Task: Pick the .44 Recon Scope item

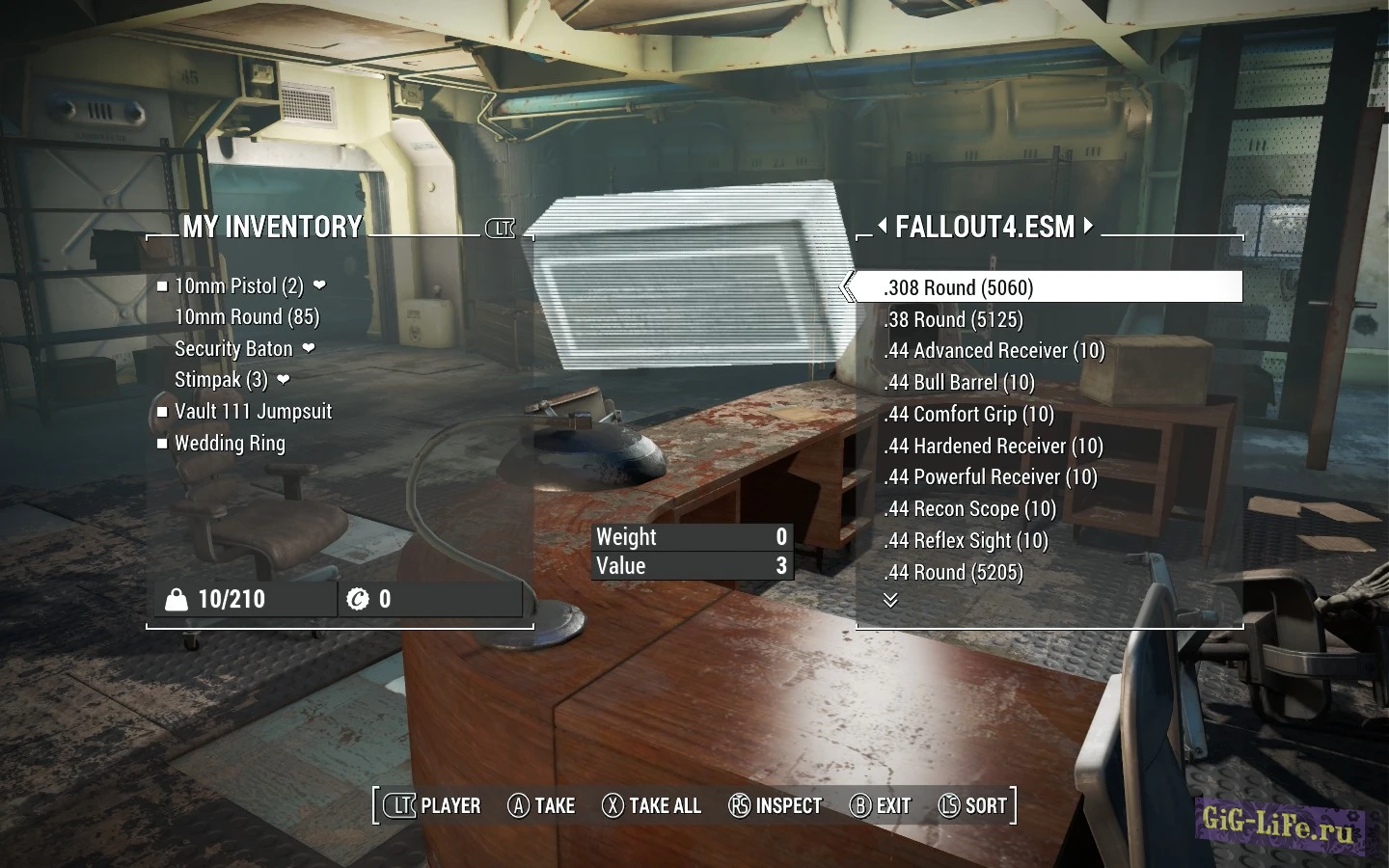Action: pyautogui.click(x=969, y=509)
